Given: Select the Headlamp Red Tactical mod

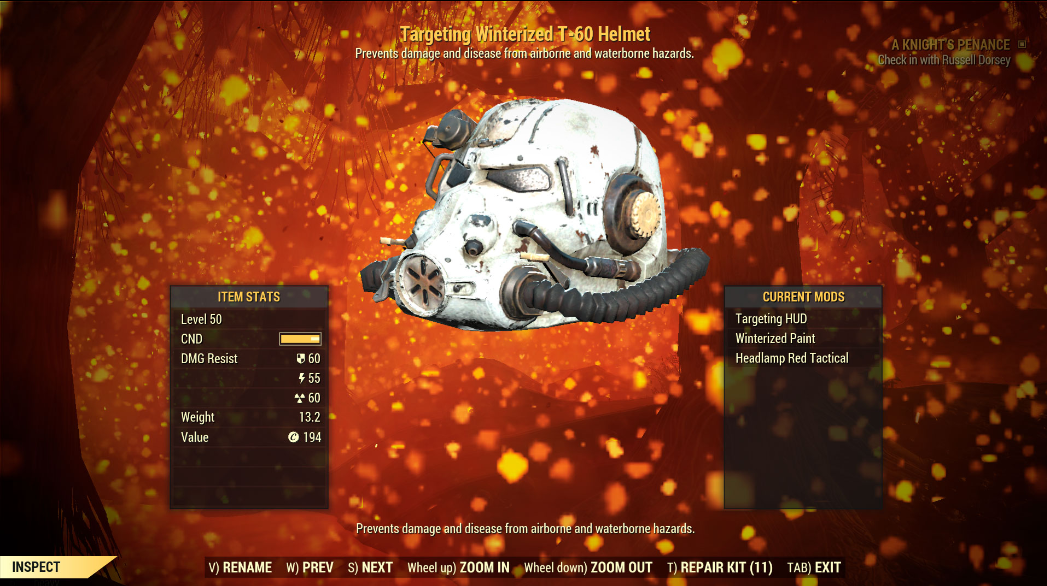Looking at the screenshot, I should [x=792, y=358].
